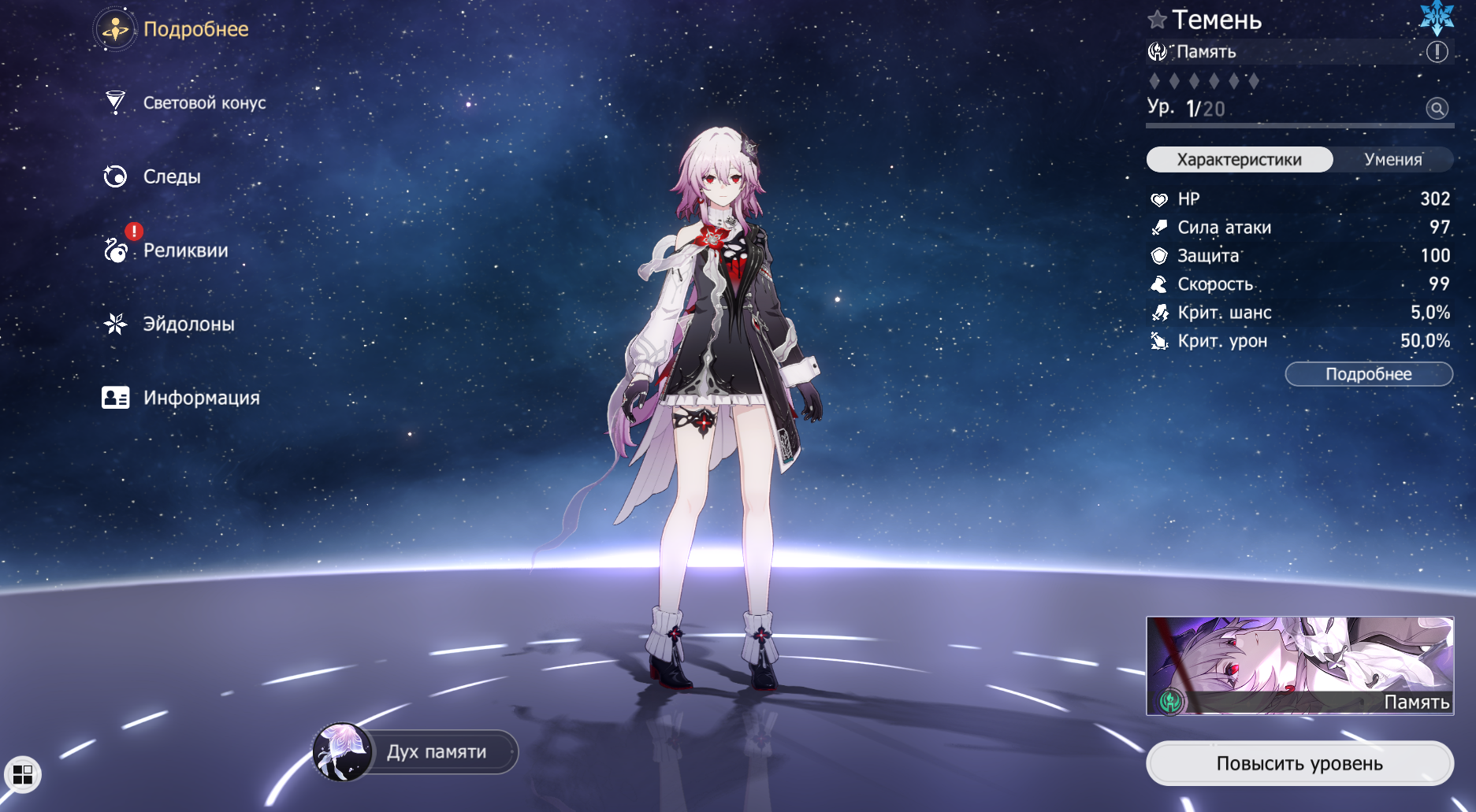Click the ice snowflake element icon

1437,17
